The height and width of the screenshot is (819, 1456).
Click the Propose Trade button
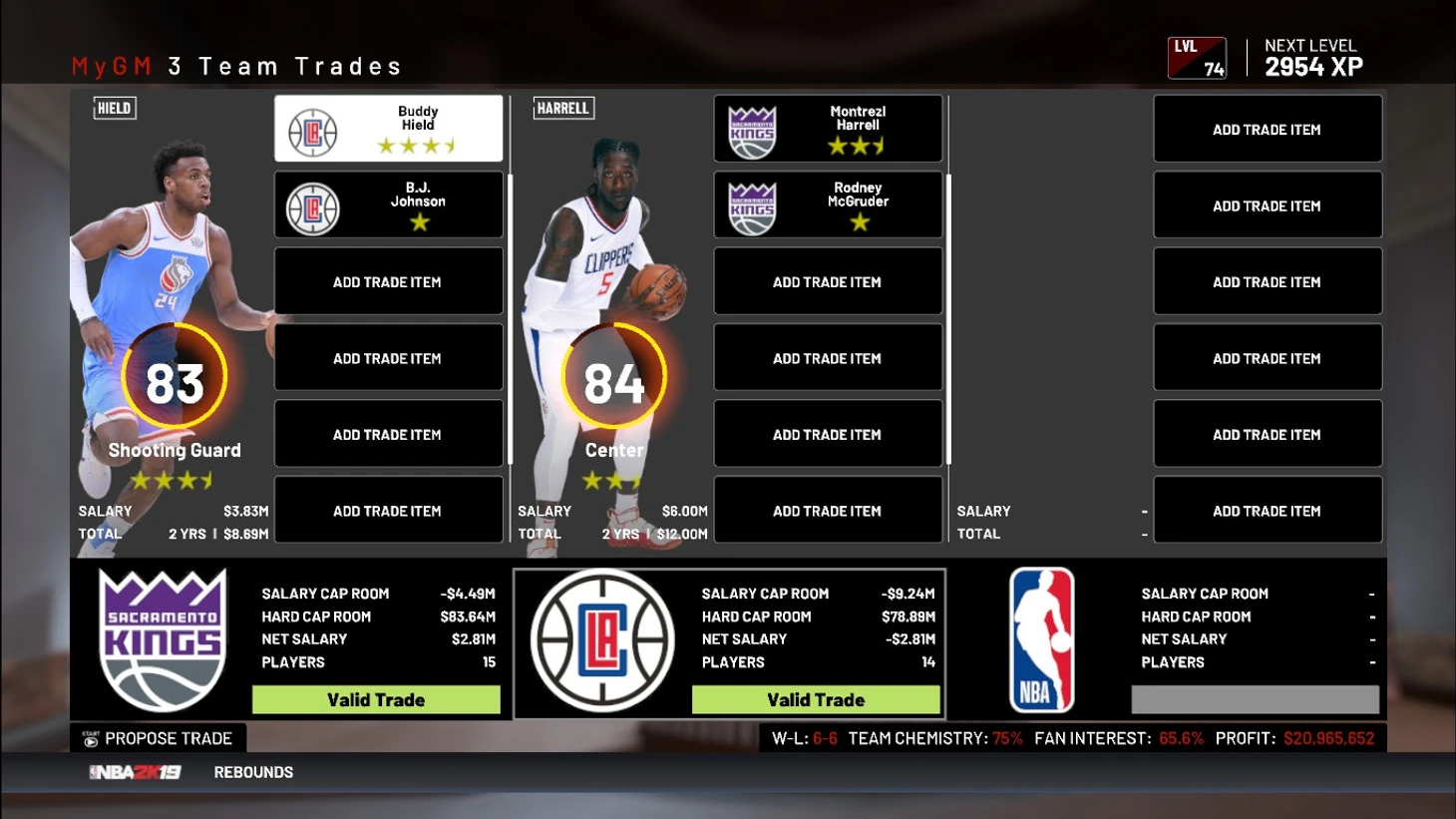tap(159, 738)
